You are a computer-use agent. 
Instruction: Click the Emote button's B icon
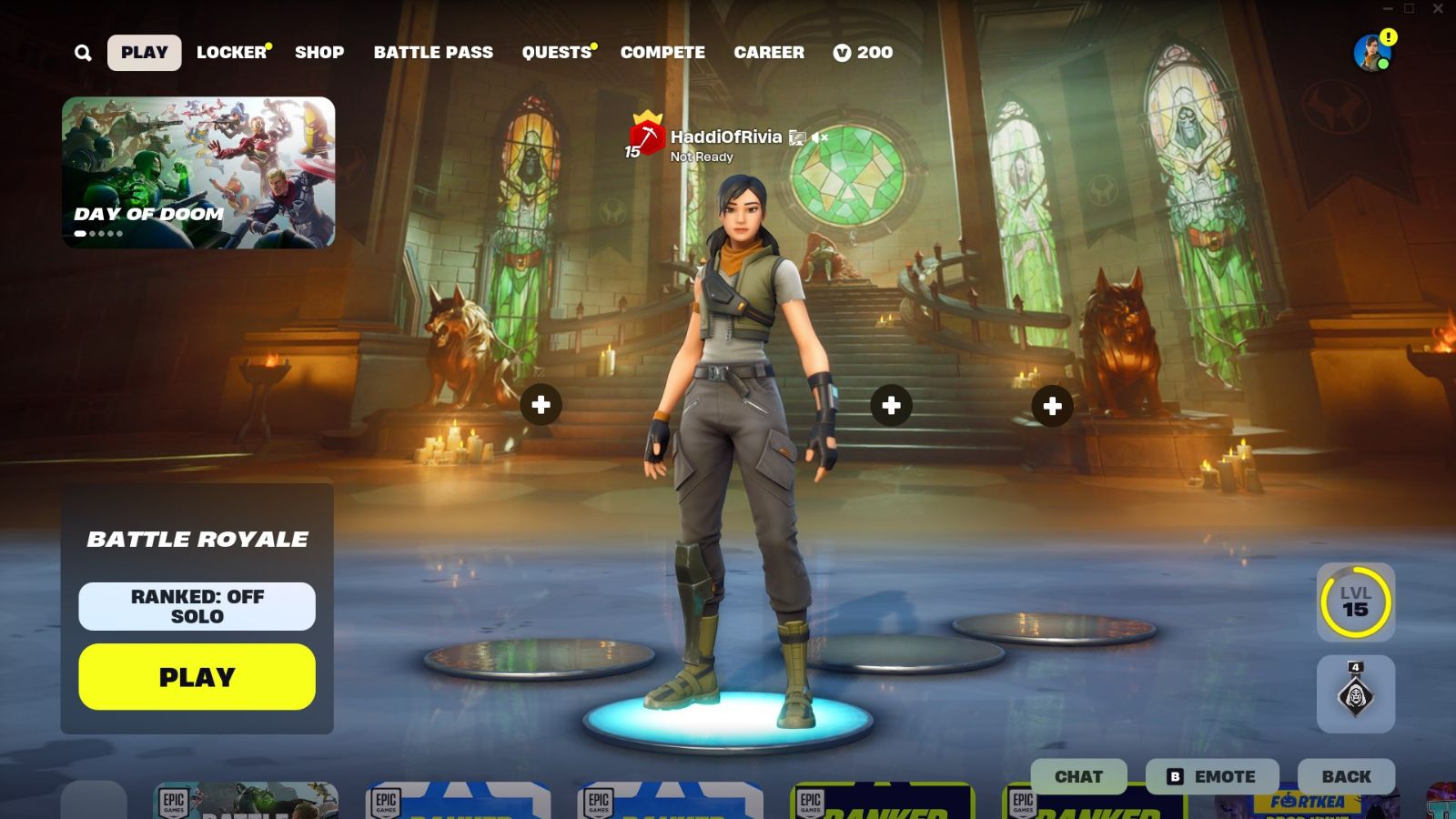(1174, 776)
